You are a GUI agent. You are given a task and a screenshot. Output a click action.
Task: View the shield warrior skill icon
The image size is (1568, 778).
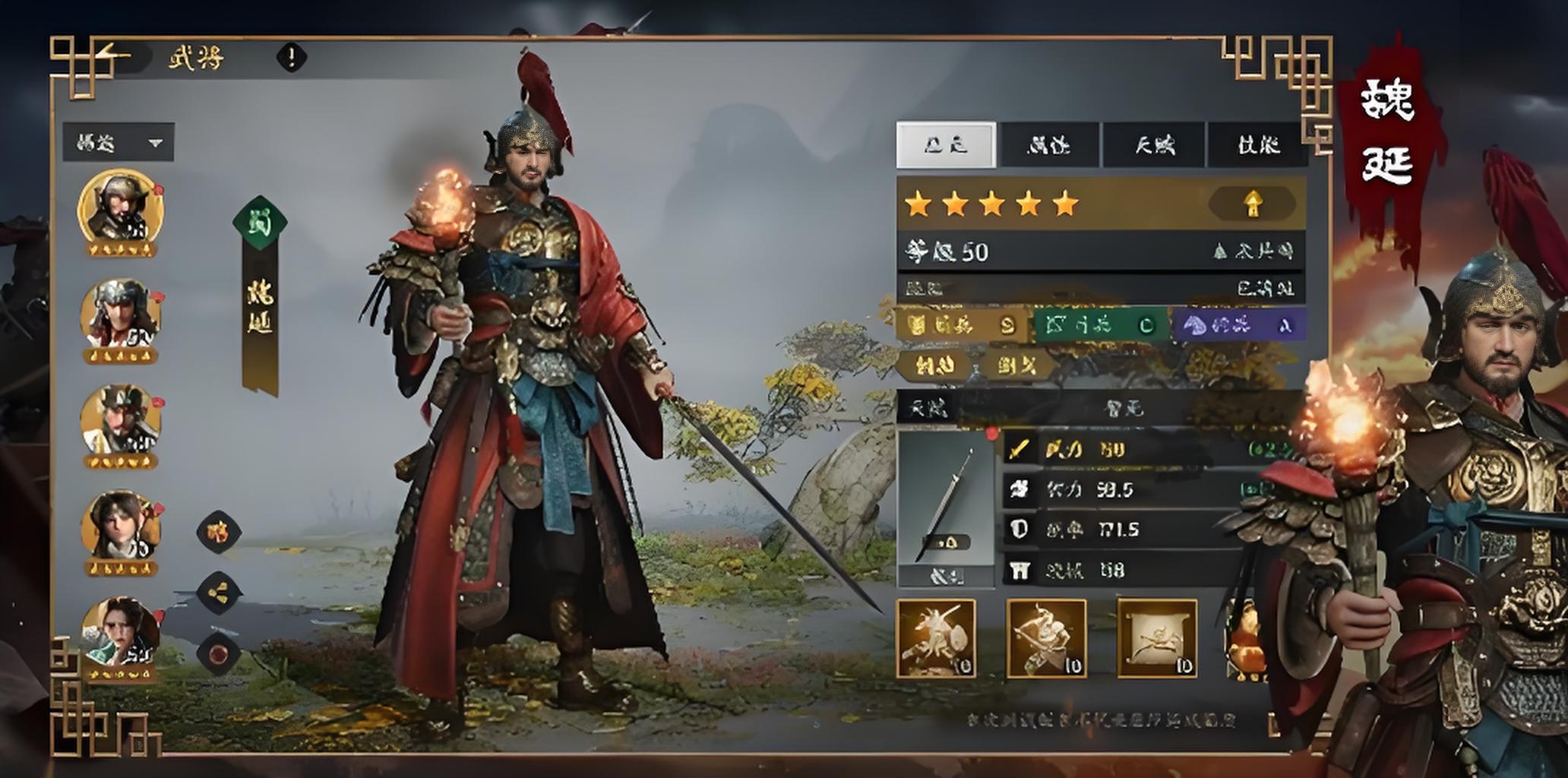click(936, 638)
